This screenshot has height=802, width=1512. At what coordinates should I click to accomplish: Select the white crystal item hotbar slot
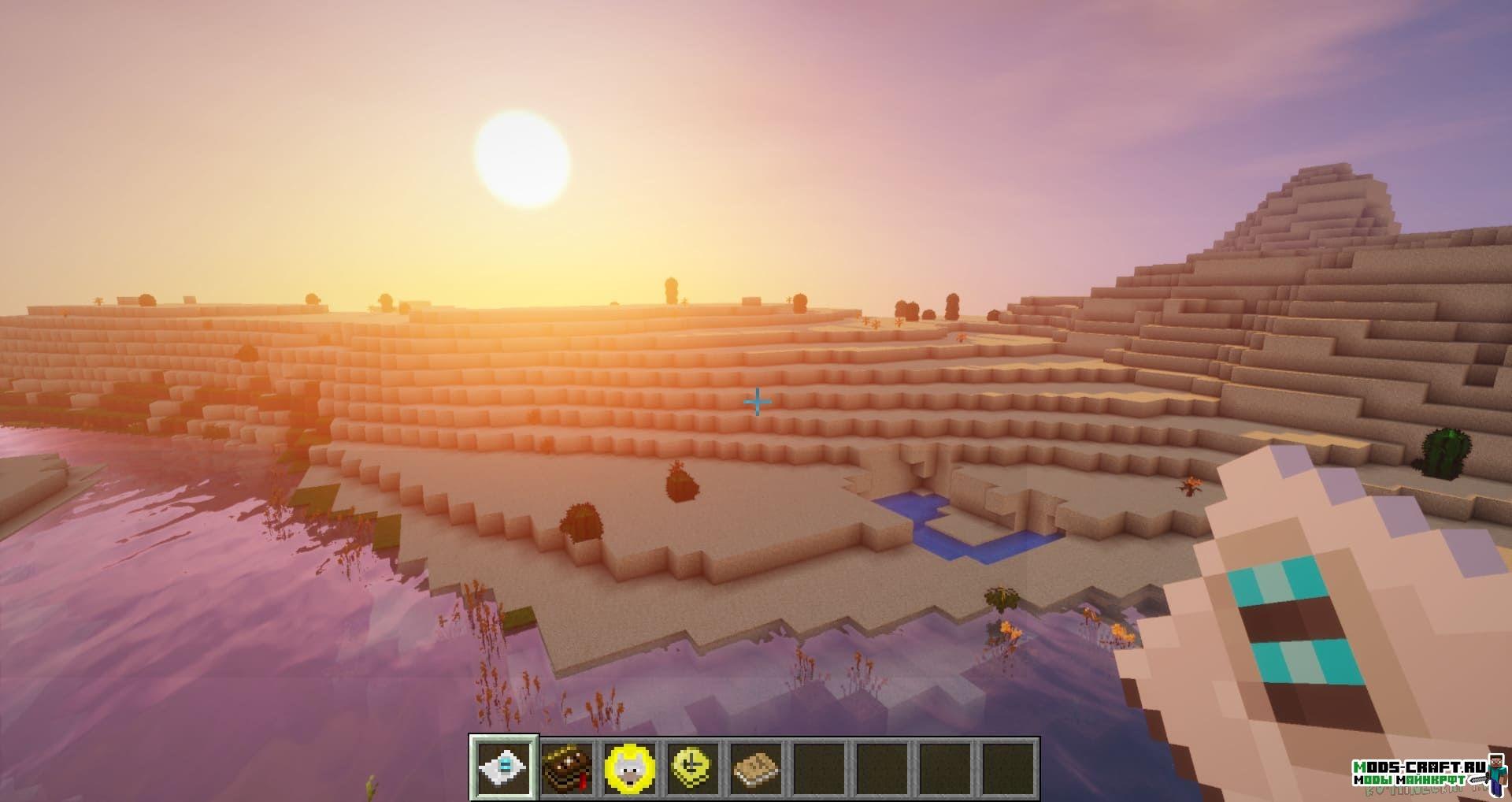(504, 770)
